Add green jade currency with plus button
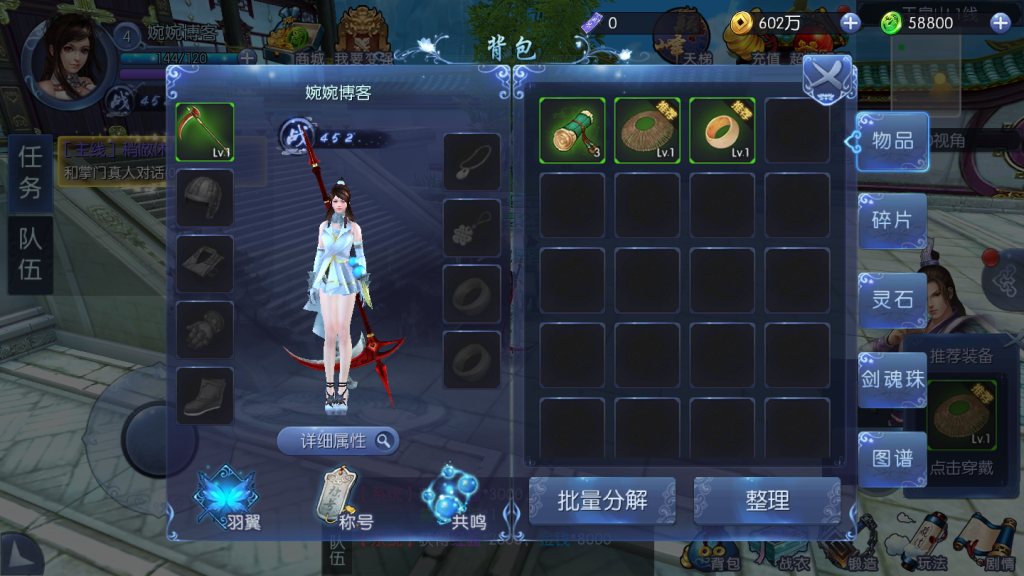Viewport: 1024px width, 576px height. pos(999,23)
